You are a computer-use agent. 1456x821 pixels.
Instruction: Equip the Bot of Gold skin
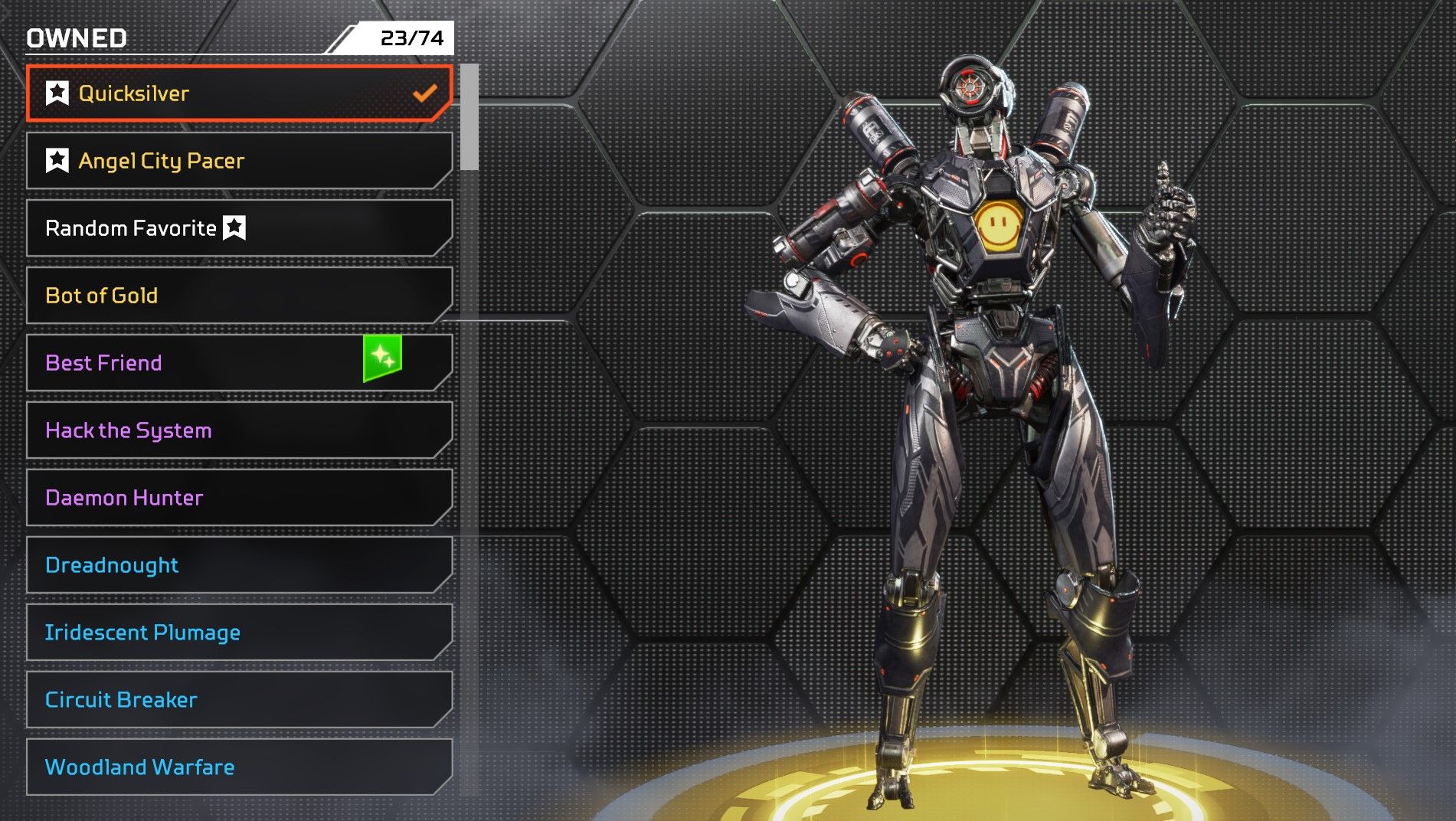(x=239, y=296)
